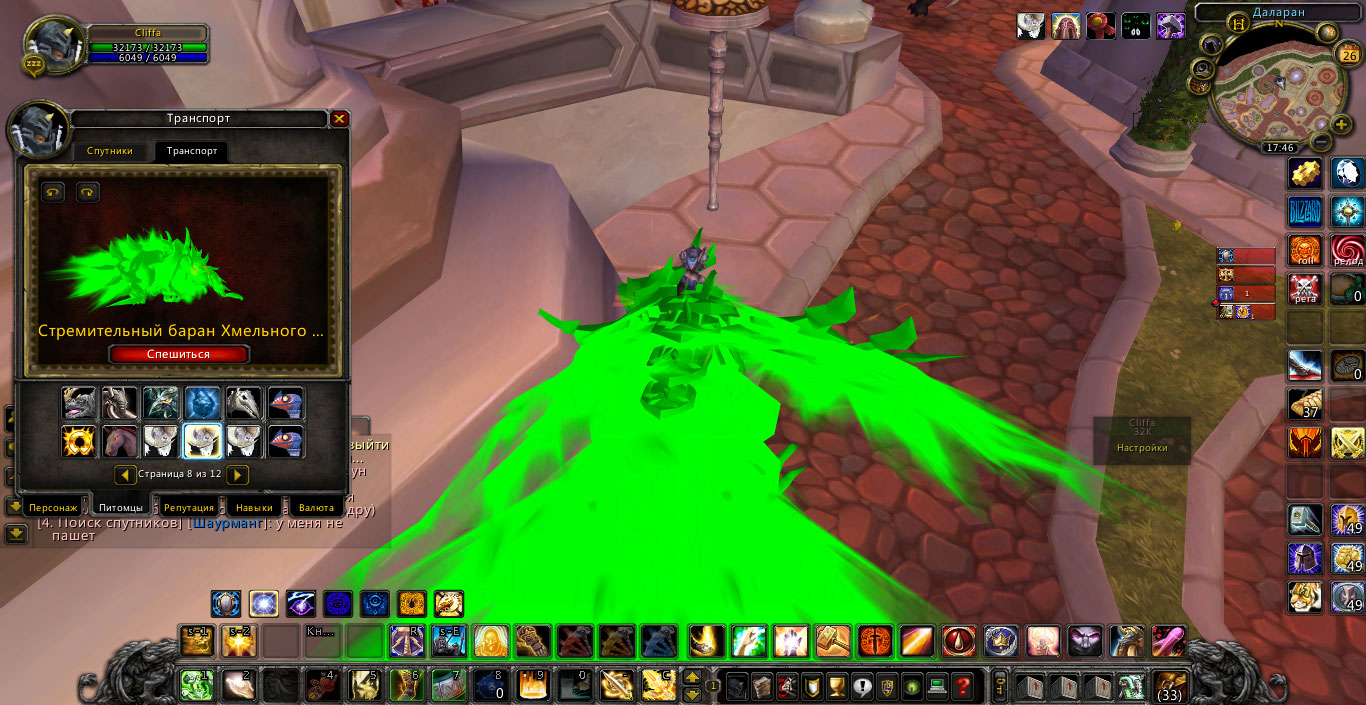Open the red question mark help menu
This screenshot has width=1366, height=705.
click(963, 687)
